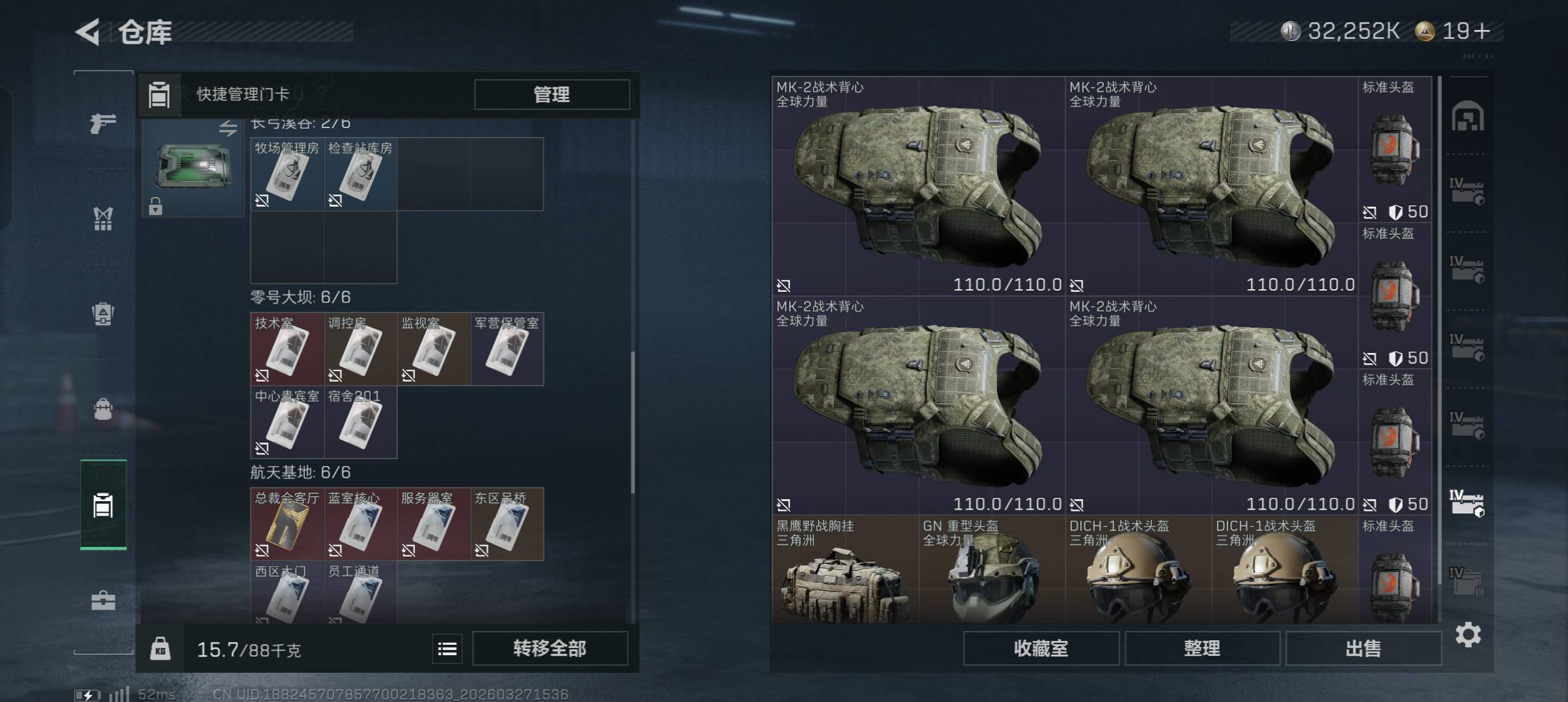The width and height of the screenshot is (1568, 702).
Task: Toggle the list view icon
Action: [x=447, y=649]
